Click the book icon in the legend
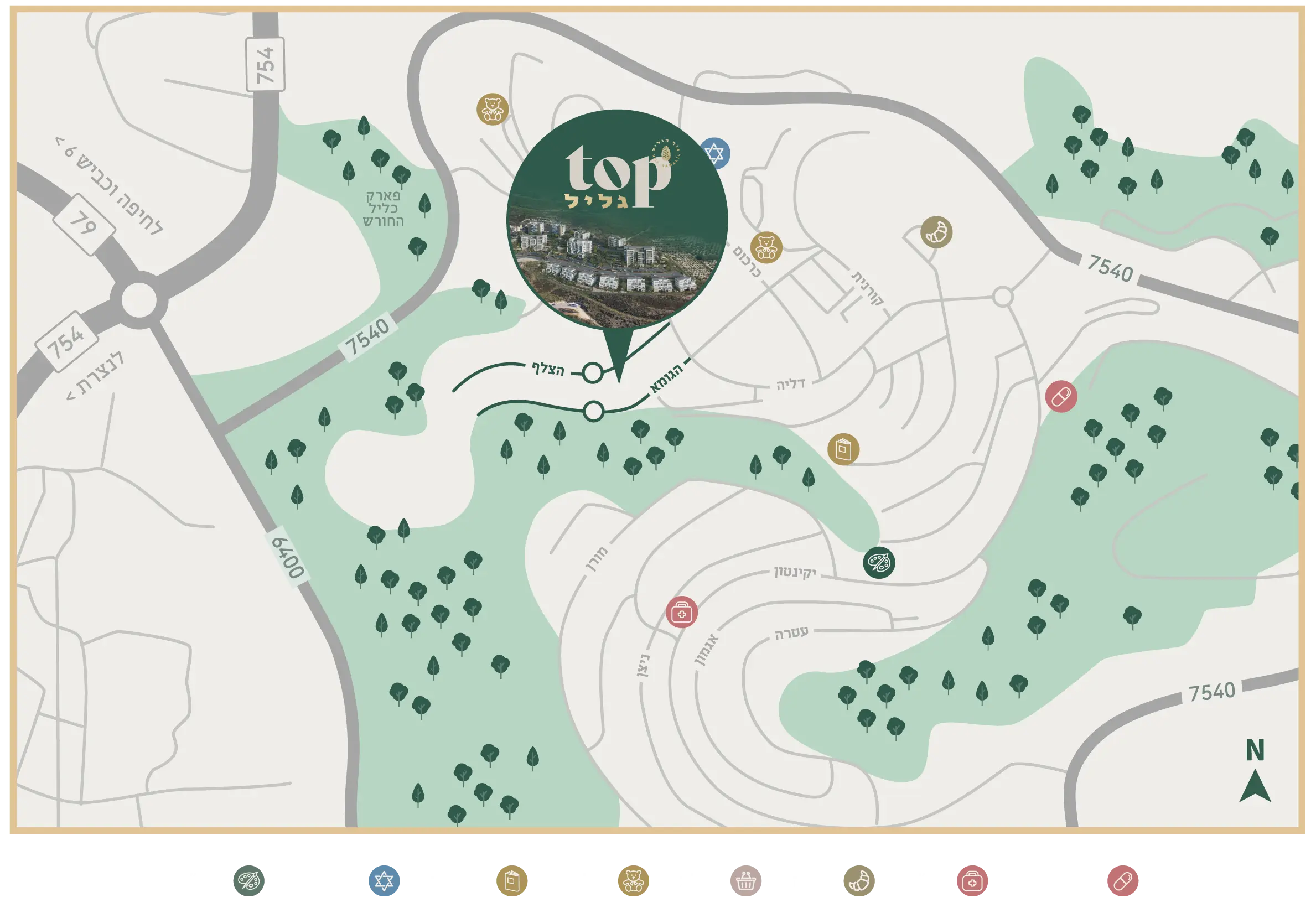Screen dimensions: 1316x918 512,881
